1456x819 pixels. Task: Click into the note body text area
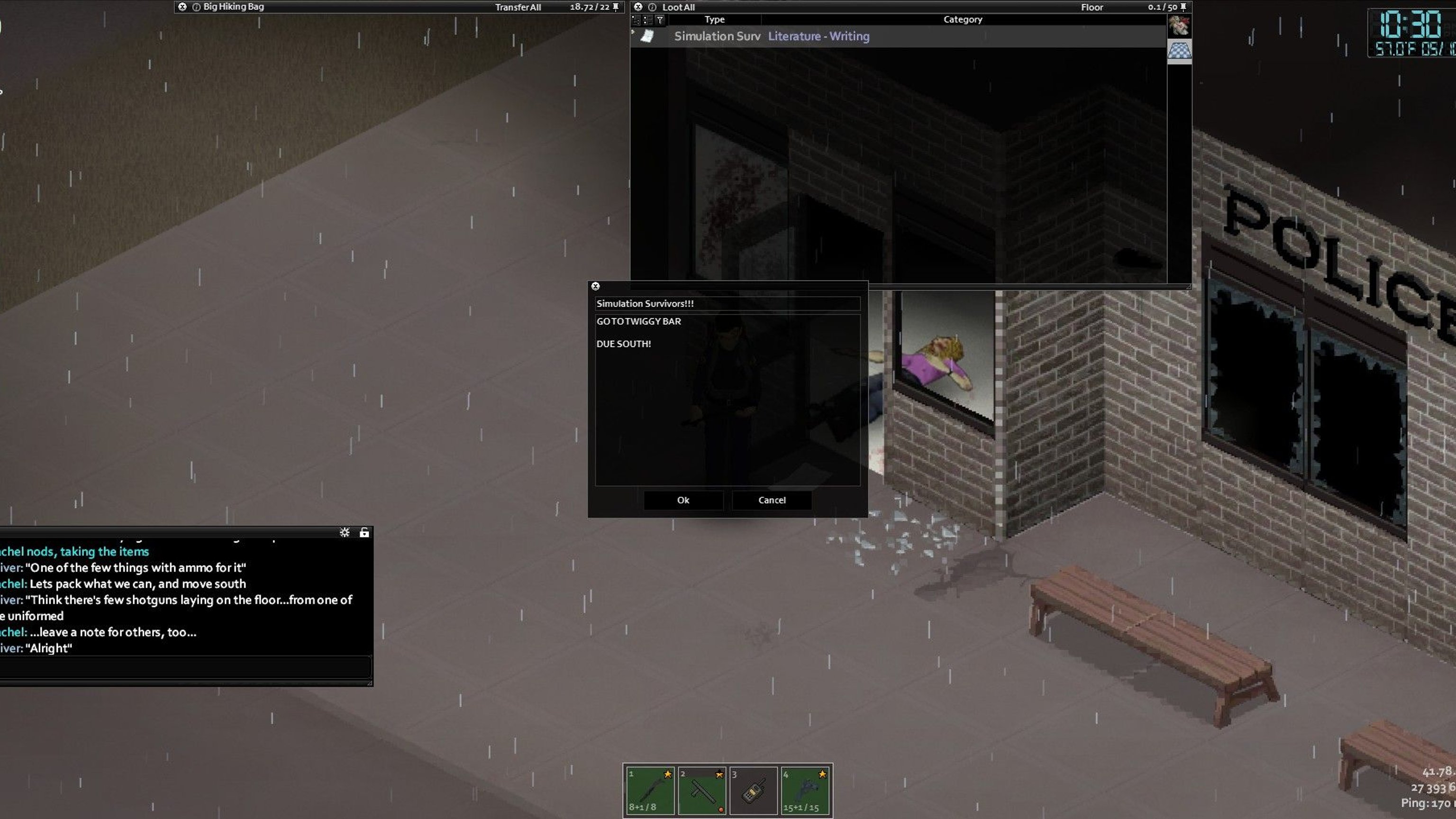point(727,407)
